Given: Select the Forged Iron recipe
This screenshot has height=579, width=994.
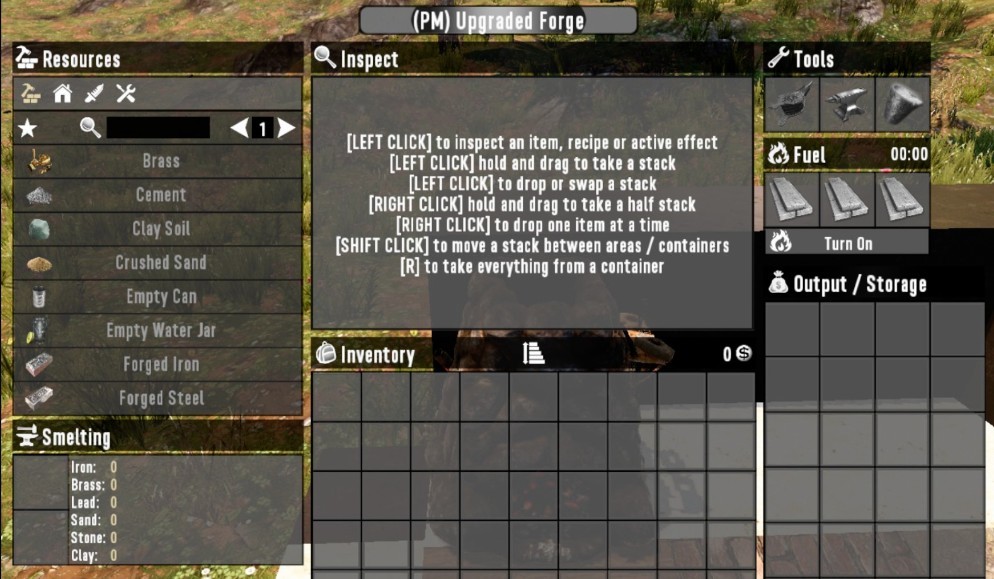Looking at the screenshot, I should coord(160,365).
